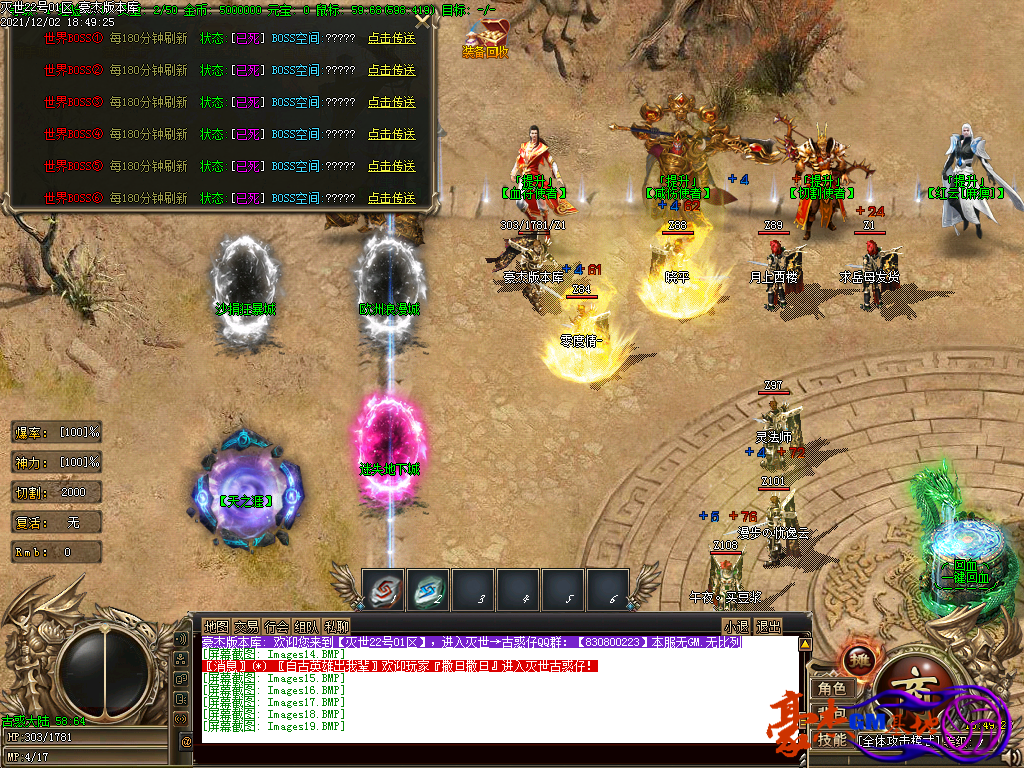Screen dimensions: 1024x768
Task: Select the 交易 chat tab
Action: [x=246, y=626]
